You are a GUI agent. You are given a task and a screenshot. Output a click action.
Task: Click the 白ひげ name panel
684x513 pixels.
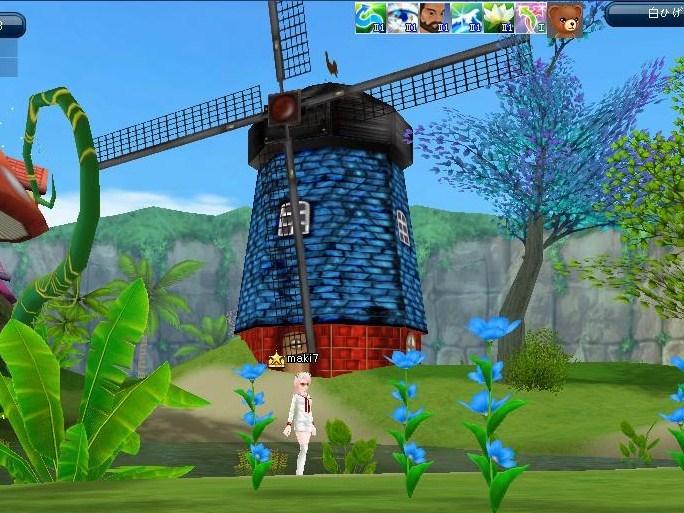(646, 14)
